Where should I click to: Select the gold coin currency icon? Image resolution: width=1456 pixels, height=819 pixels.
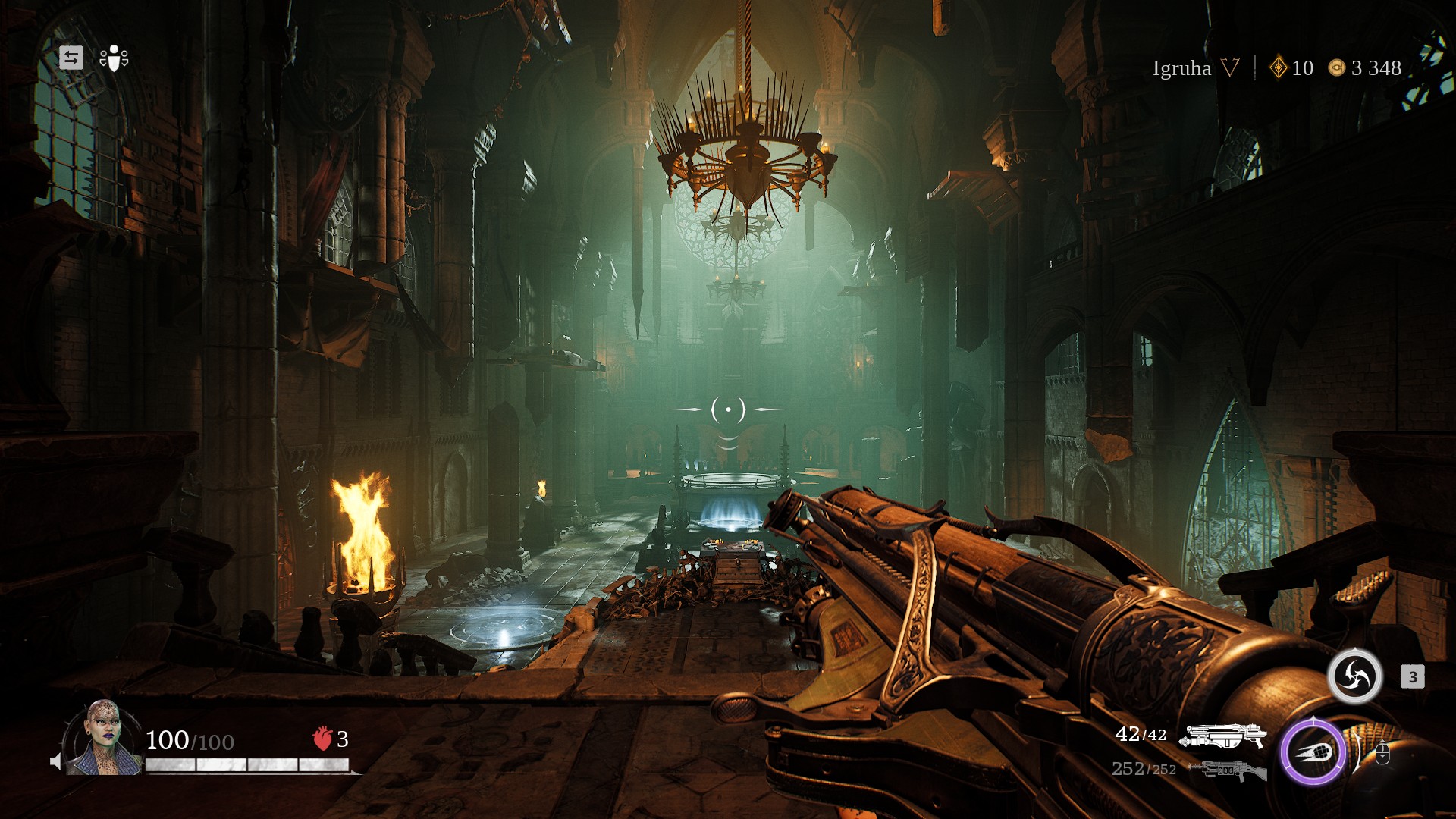[x=1336, y=68]
